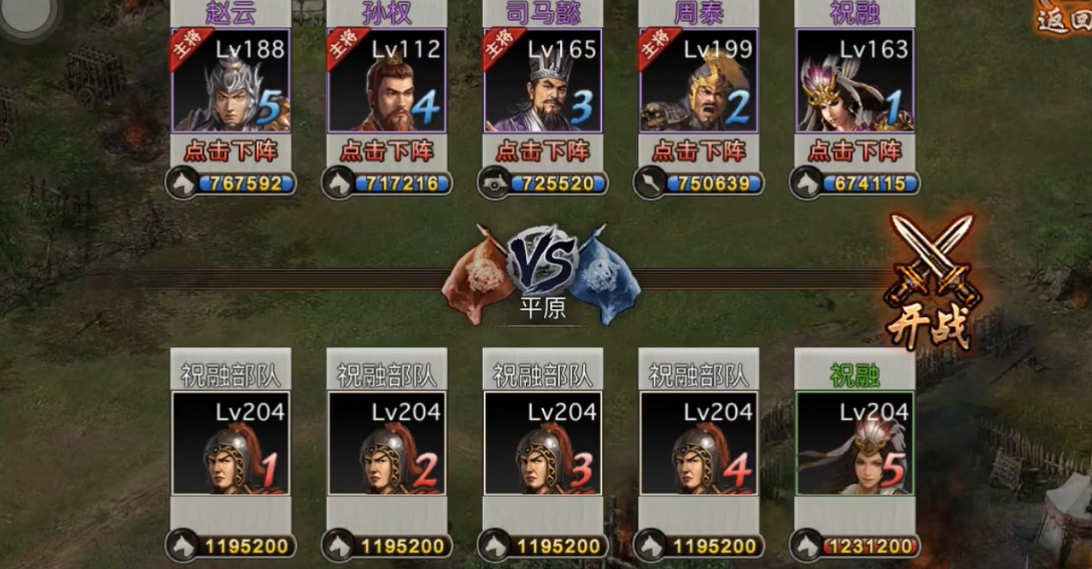1092x569 pixels.
Task: View enemy 祝融部队 unit numbered 4
Action: pos(699,443)
